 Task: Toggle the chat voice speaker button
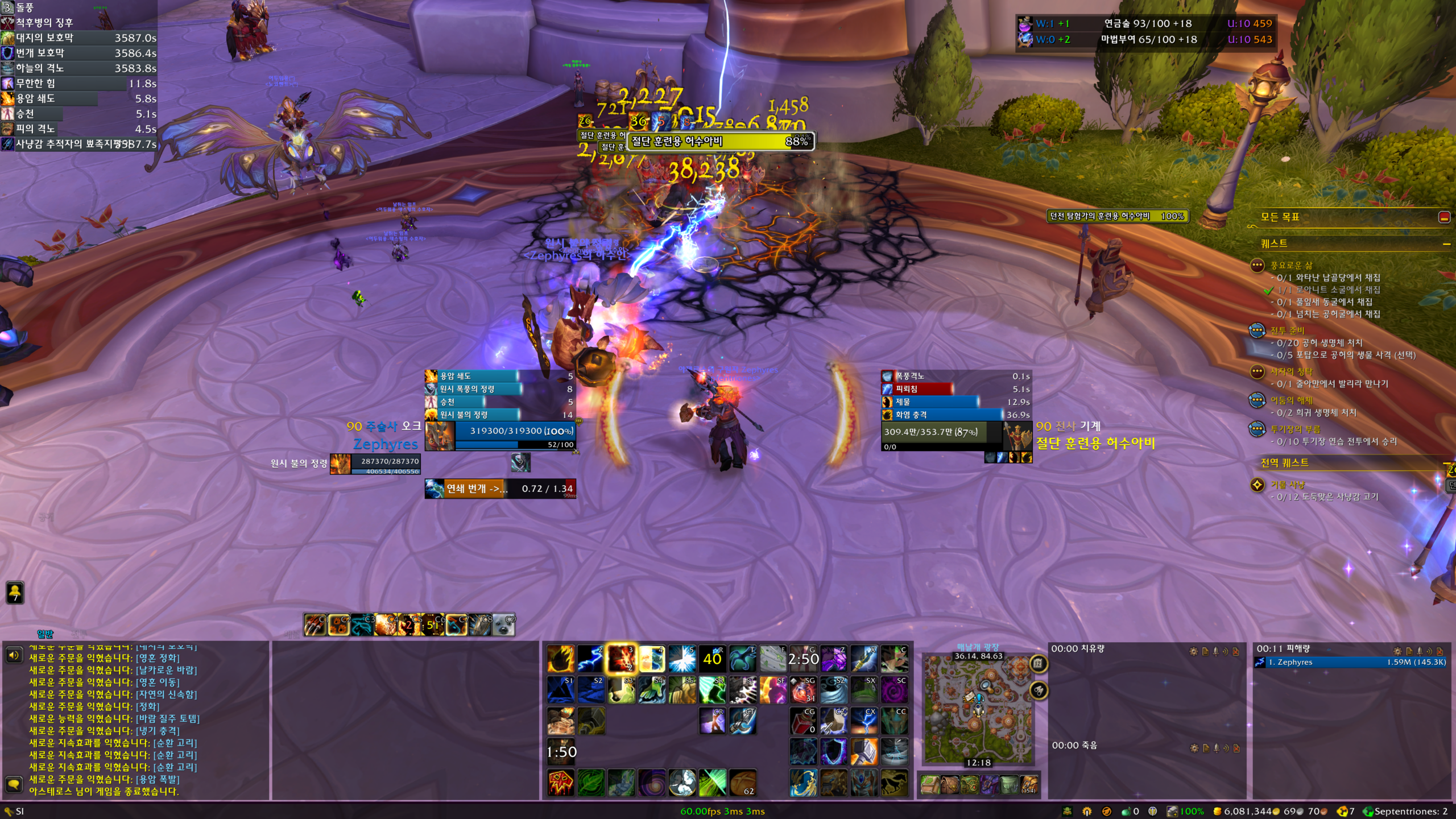[x=14, y=655]
